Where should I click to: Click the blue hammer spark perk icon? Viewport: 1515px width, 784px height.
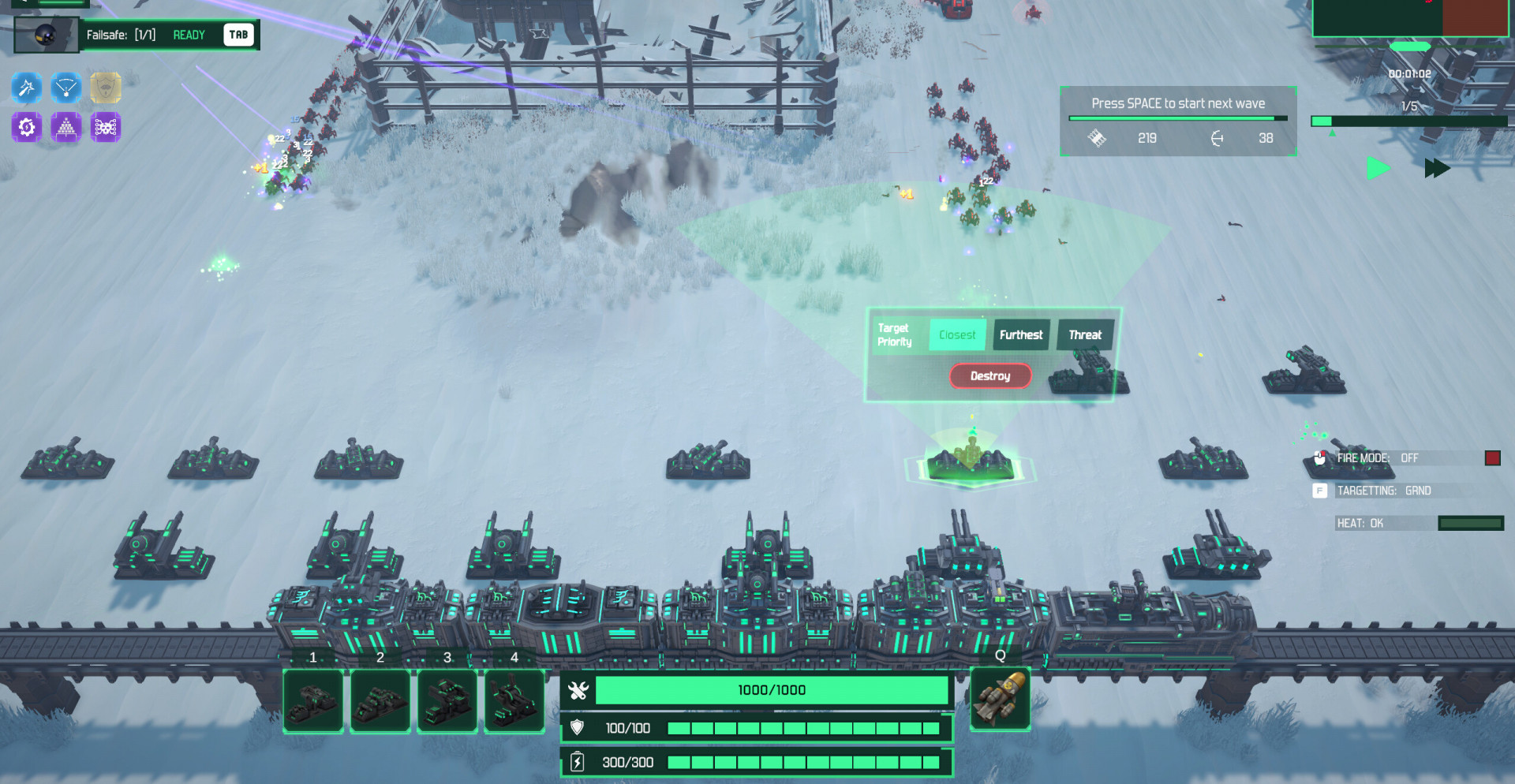point(27,88)
